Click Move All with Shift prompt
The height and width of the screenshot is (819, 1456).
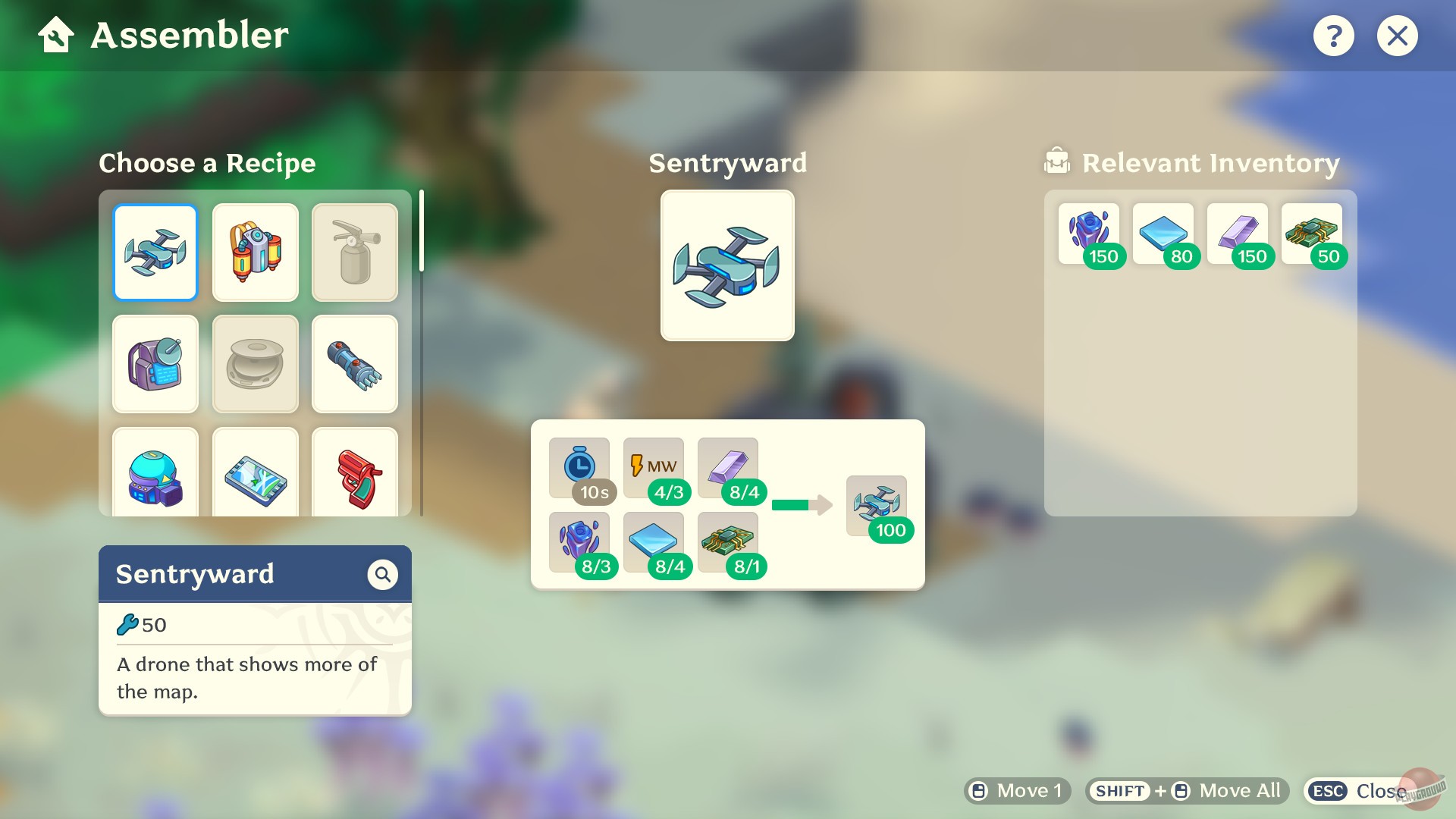click(x=1185, y=790)
